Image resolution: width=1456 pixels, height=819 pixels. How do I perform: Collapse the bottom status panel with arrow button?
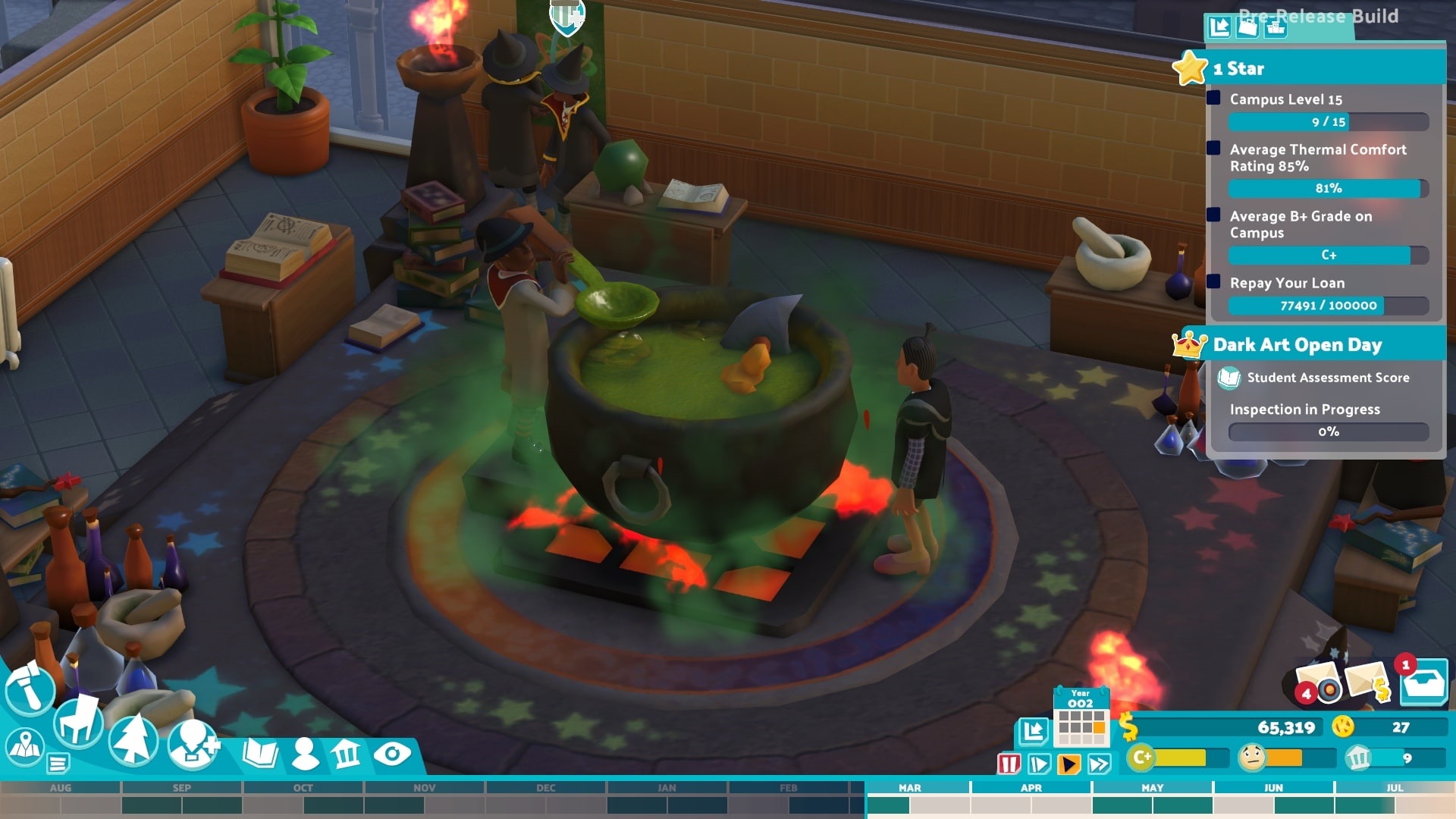[1032, 731]
